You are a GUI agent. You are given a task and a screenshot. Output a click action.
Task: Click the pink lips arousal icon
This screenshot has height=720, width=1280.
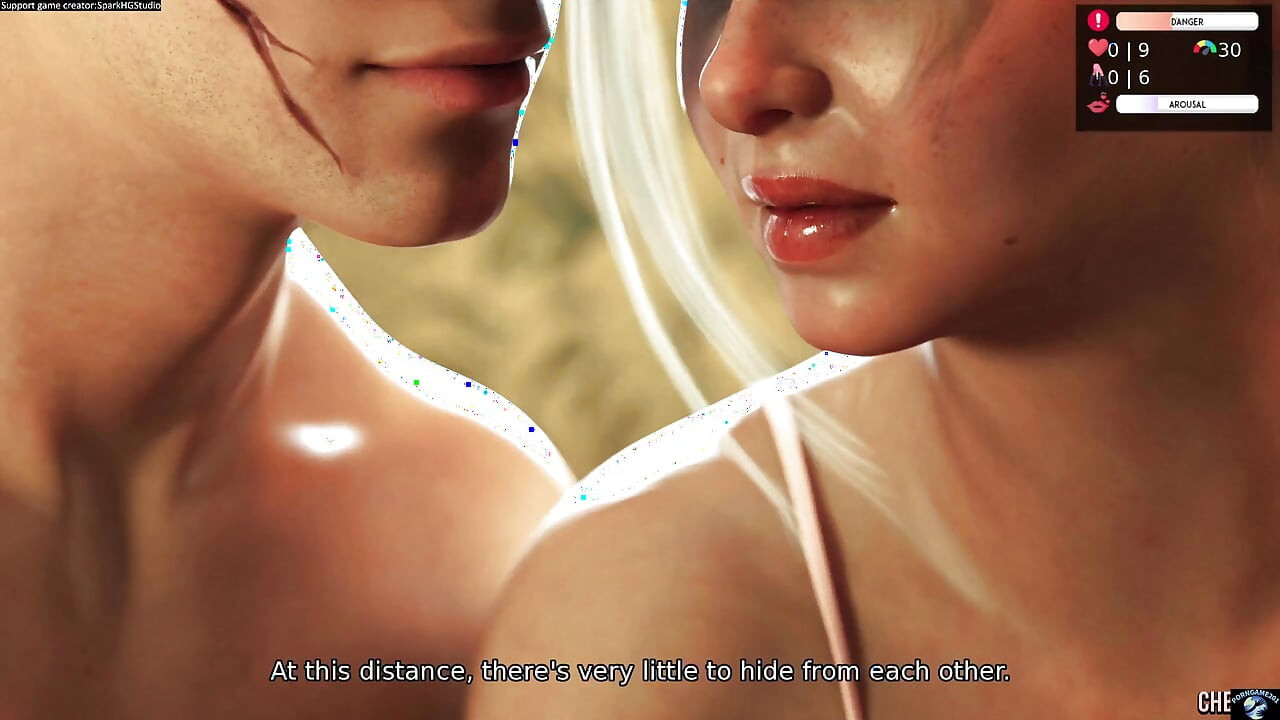click(1098, 104)
